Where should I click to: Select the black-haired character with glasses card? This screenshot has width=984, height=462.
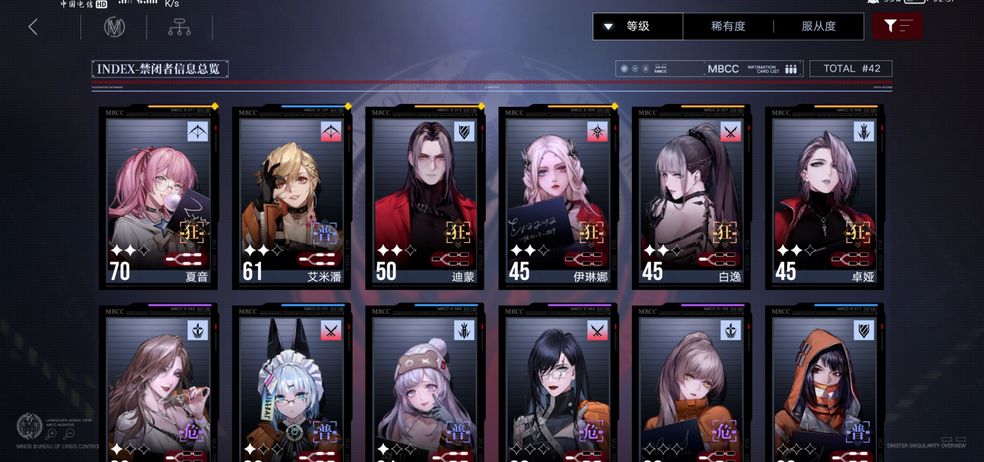[x=558, y=385]
